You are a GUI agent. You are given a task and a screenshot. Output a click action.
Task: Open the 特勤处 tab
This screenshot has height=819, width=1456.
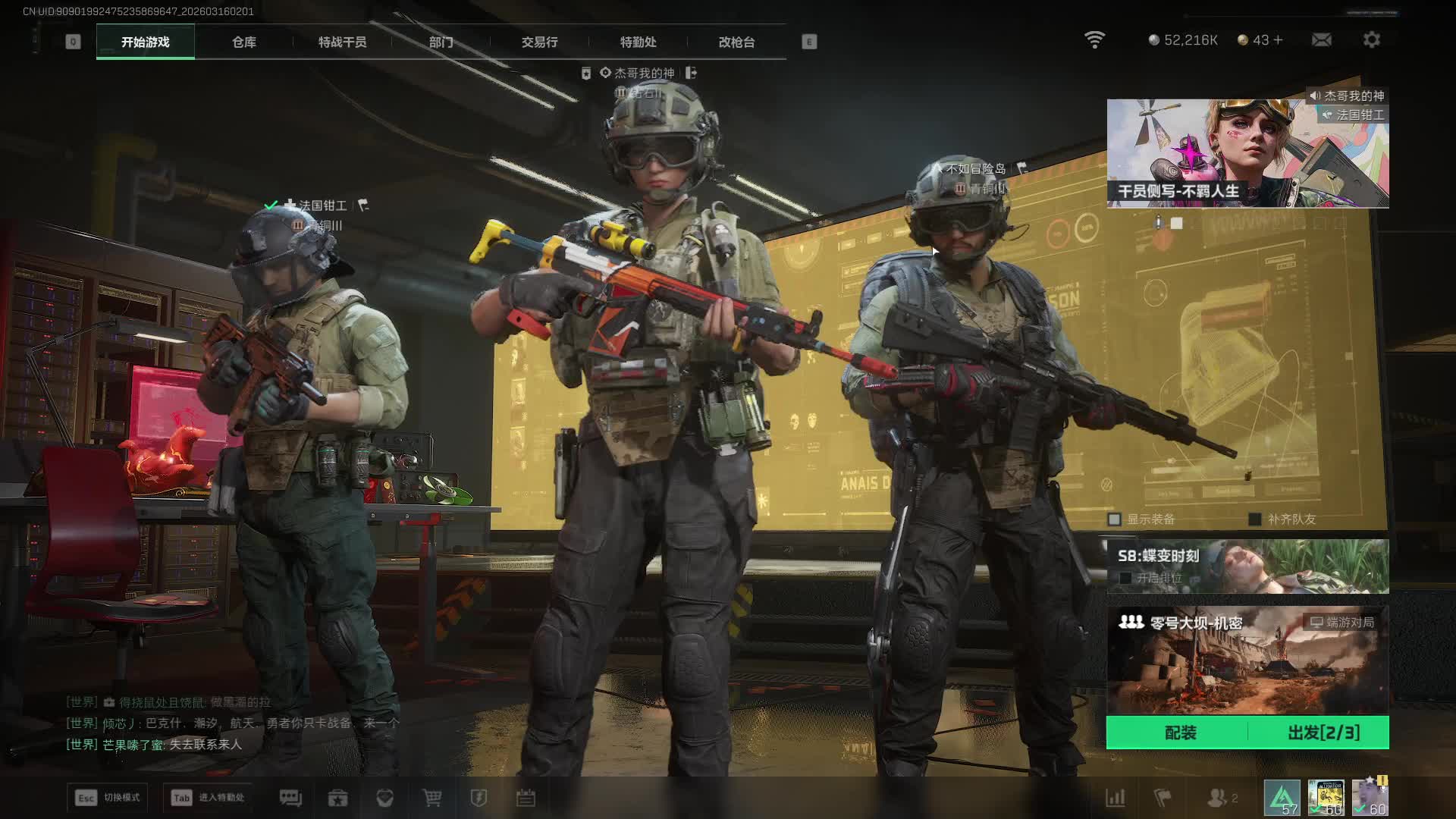638,42
